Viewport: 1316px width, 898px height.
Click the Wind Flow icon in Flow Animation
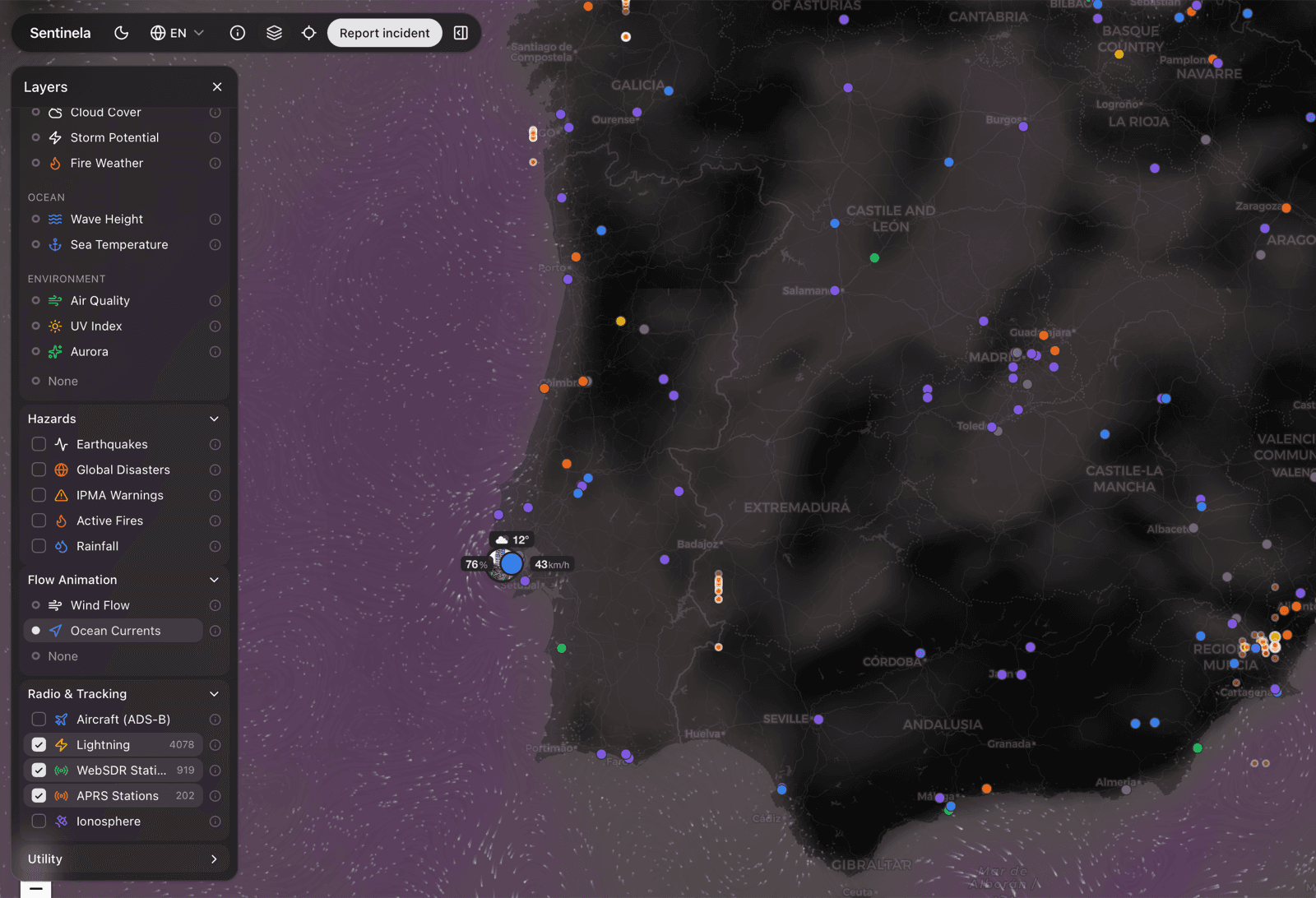pos(55,605)
